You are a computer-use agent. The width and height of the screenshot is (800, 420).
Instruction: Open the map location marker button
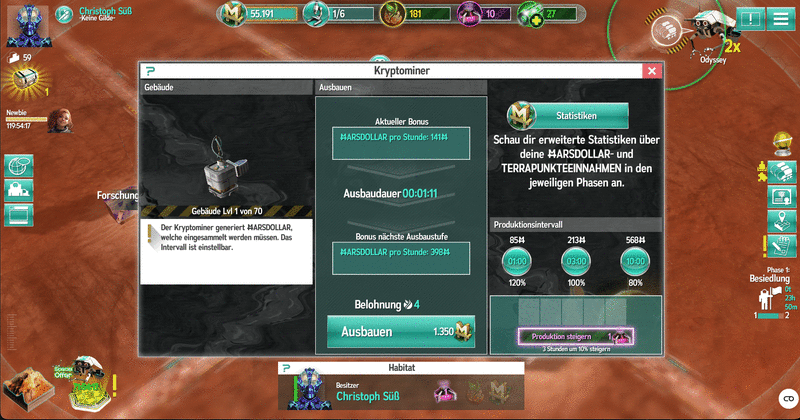(780, 220)
